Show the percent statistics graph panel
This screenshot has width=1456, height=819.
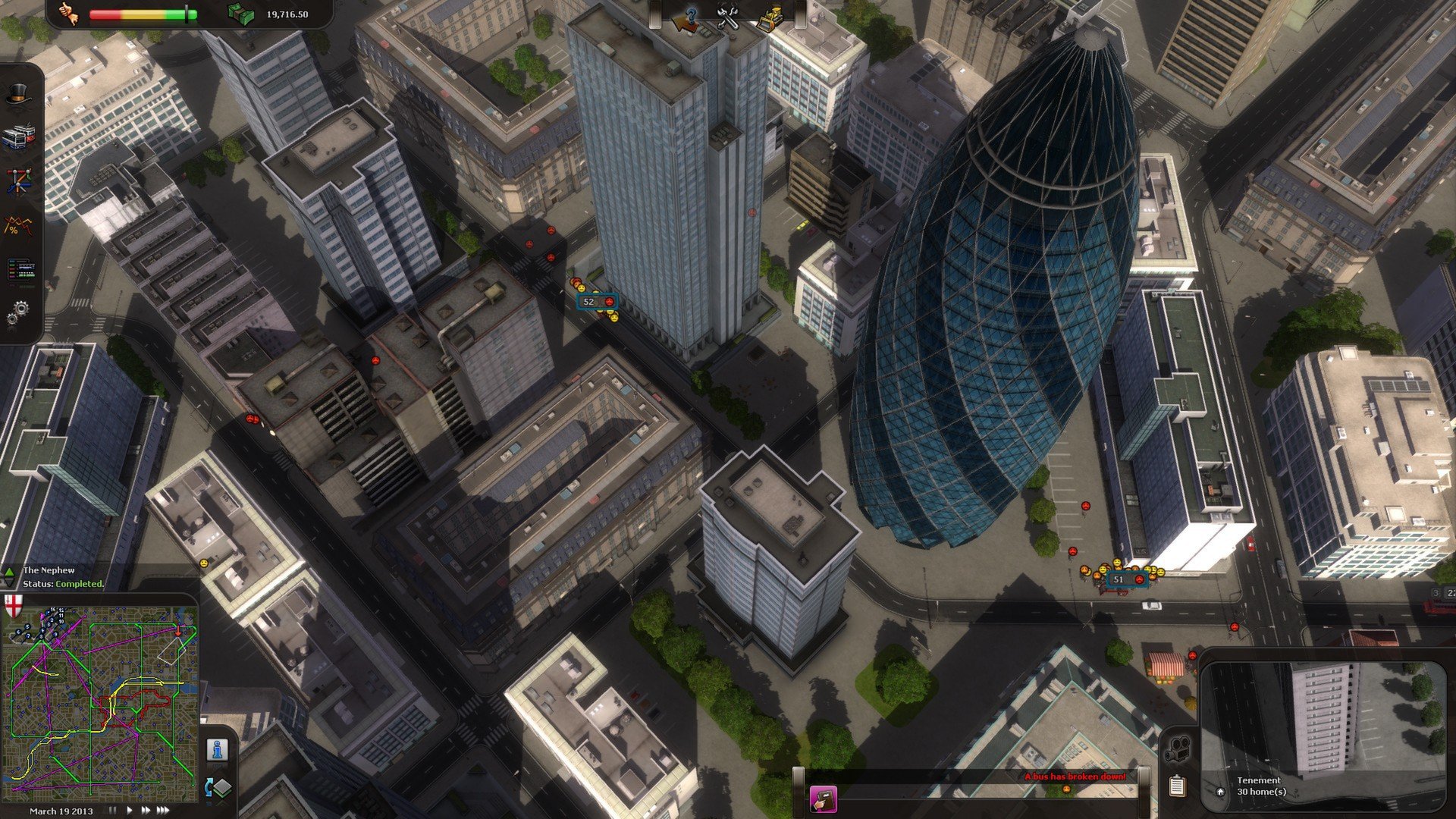(x=17, y=225)
